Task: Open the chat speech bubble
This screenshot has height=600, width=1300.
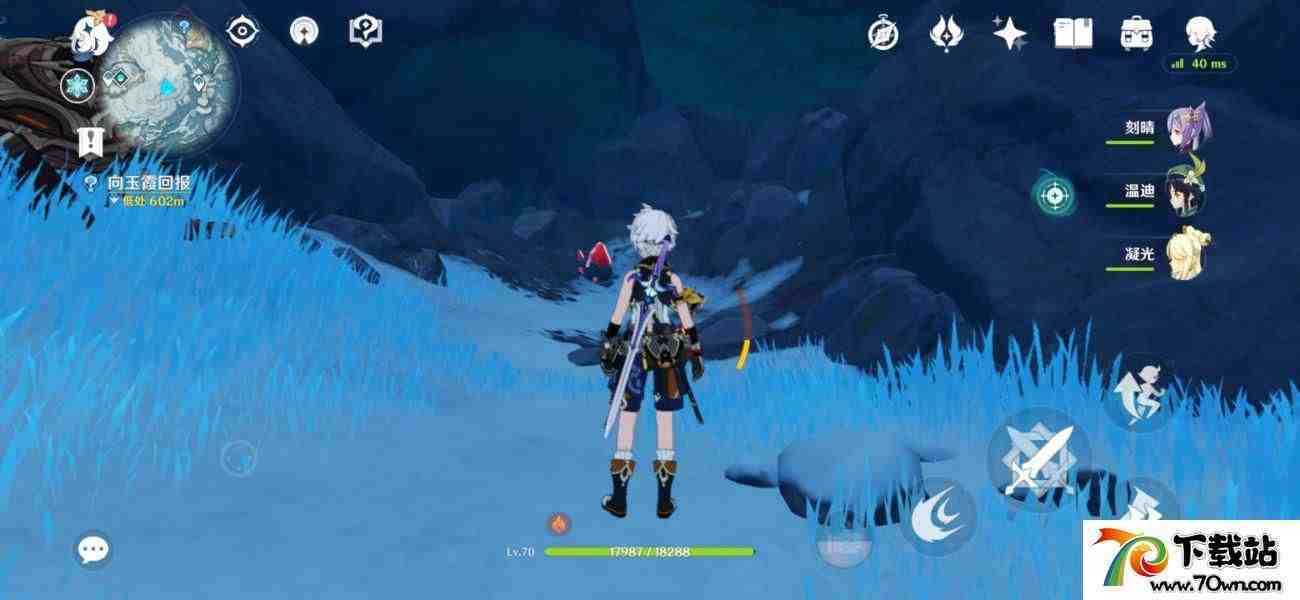Action: click(94, 549)
